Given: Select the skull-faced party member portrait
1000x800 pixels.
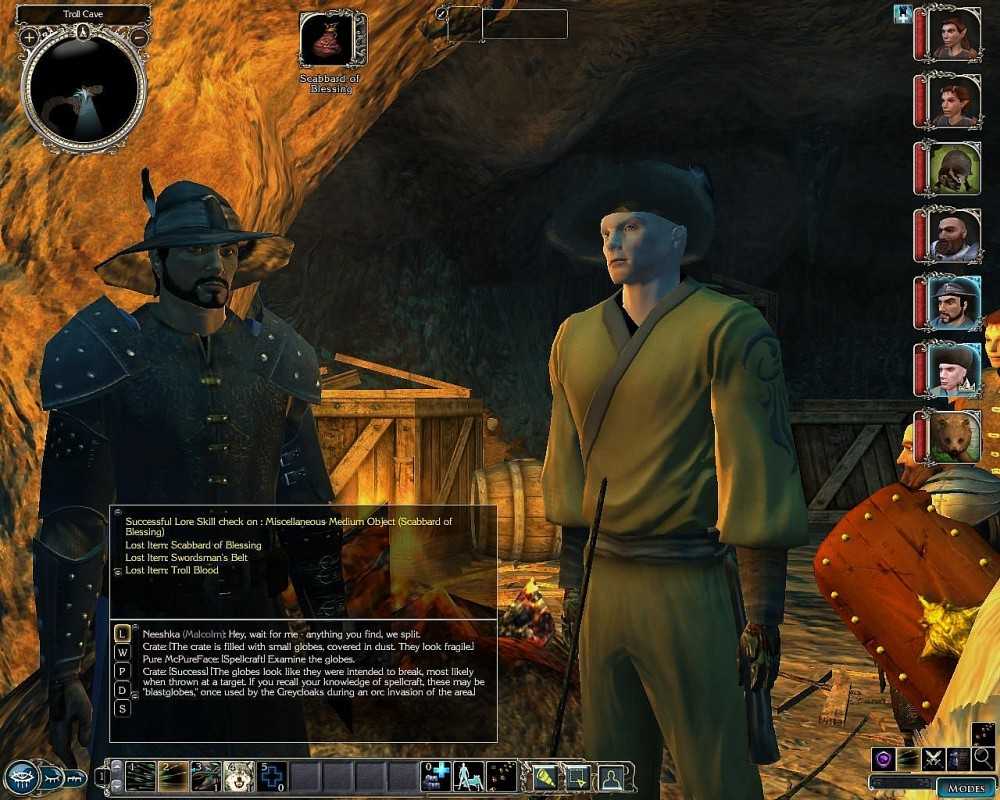Looking at the screenshot, I should [x=953, y=168].
